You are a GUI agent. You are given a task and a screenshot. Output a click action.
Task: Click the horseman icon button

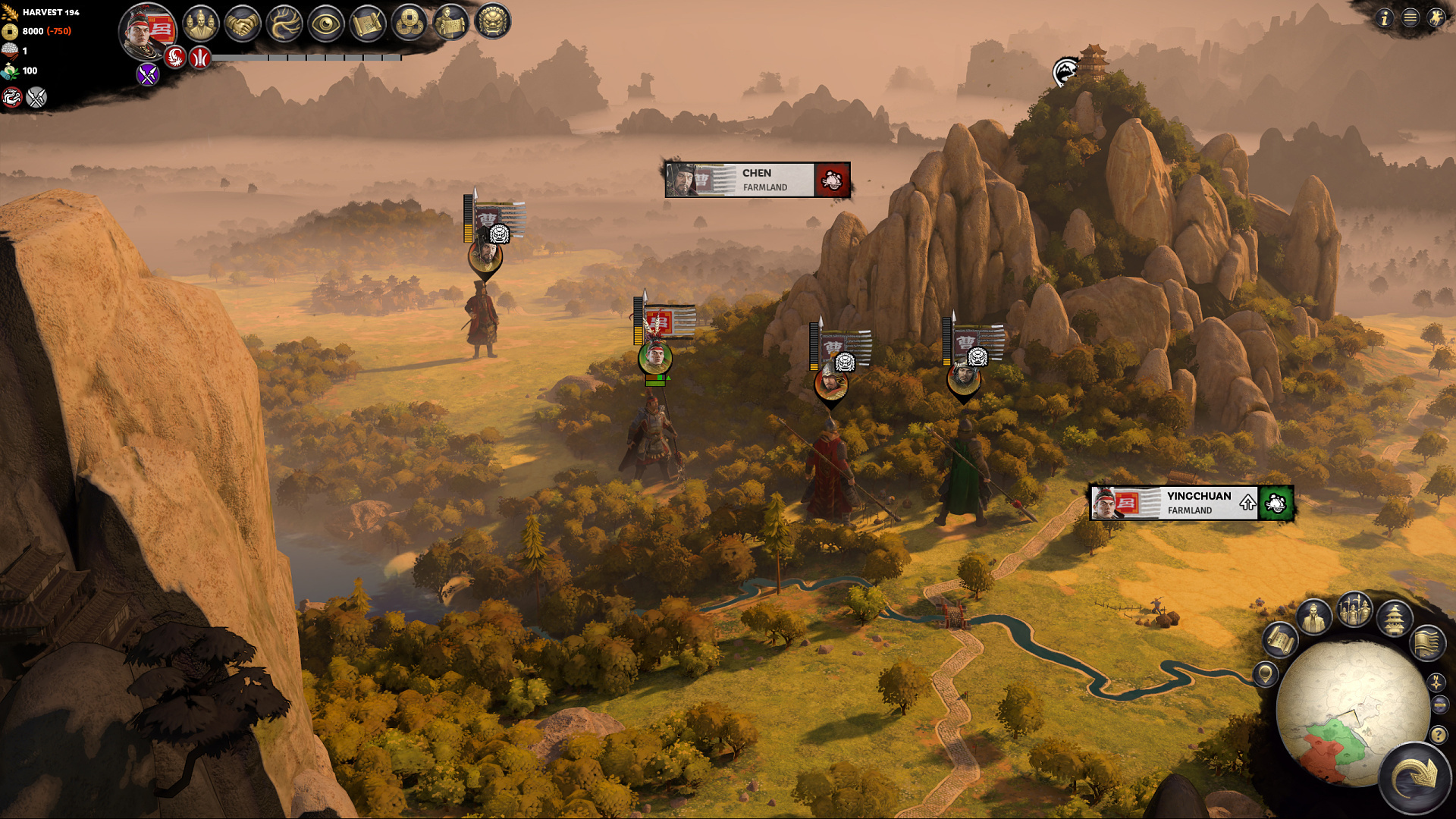tap(1436, 17)
